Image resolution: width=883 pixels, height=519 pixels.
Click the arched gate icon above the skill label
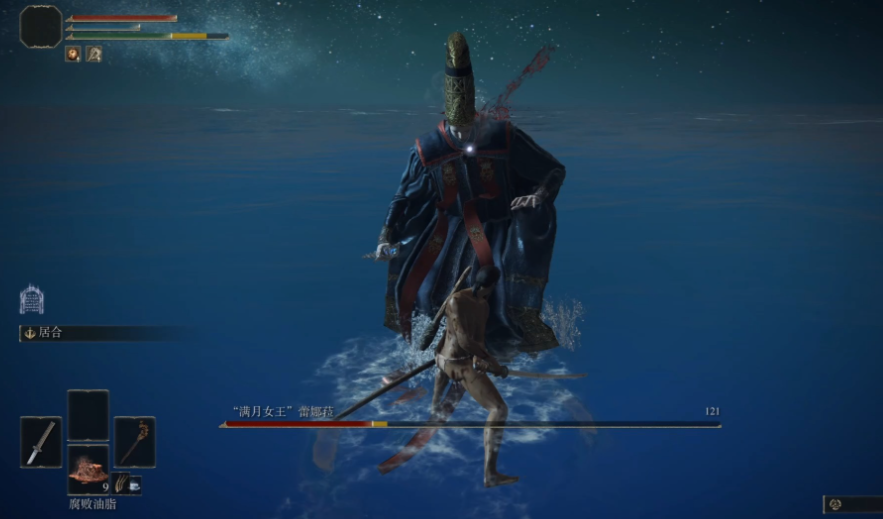(32, 299)
